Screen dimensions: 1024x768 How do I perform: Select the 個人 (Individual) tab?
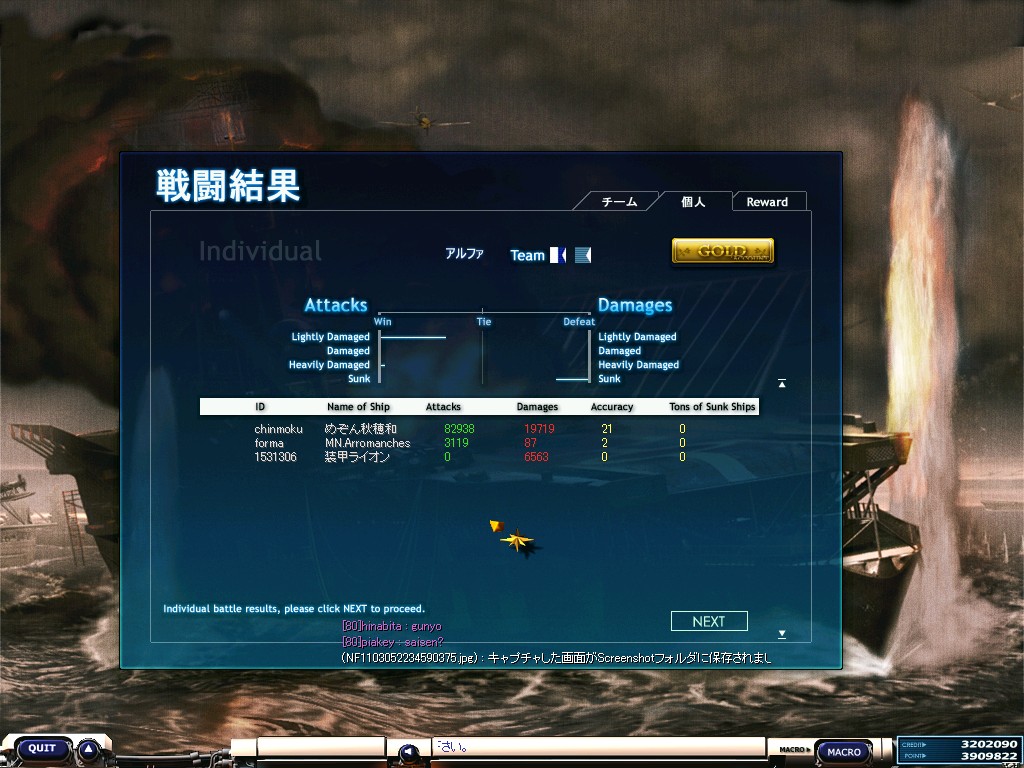[x=693, y=202]
